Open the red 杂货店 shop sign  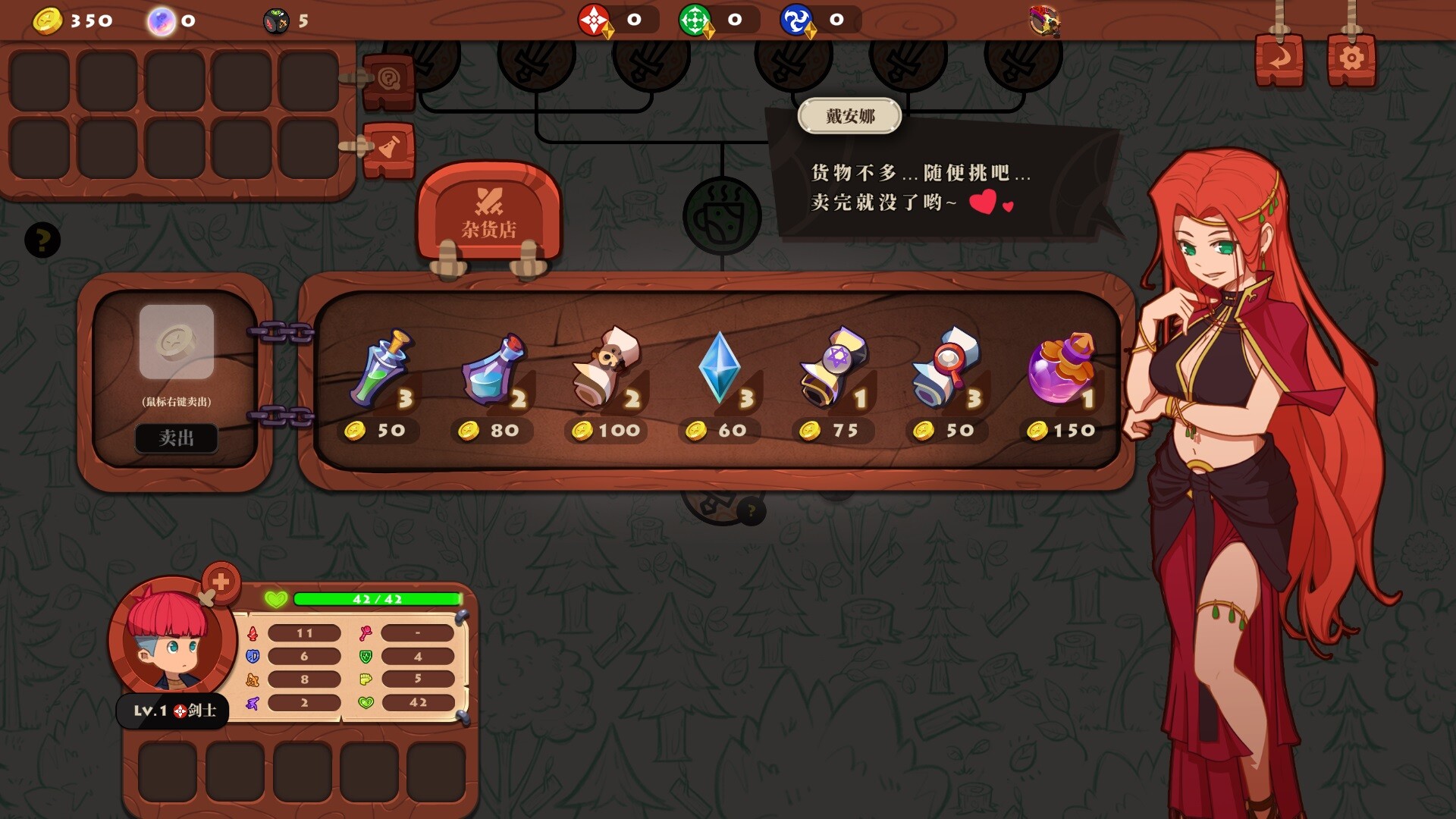pos(489,212)
